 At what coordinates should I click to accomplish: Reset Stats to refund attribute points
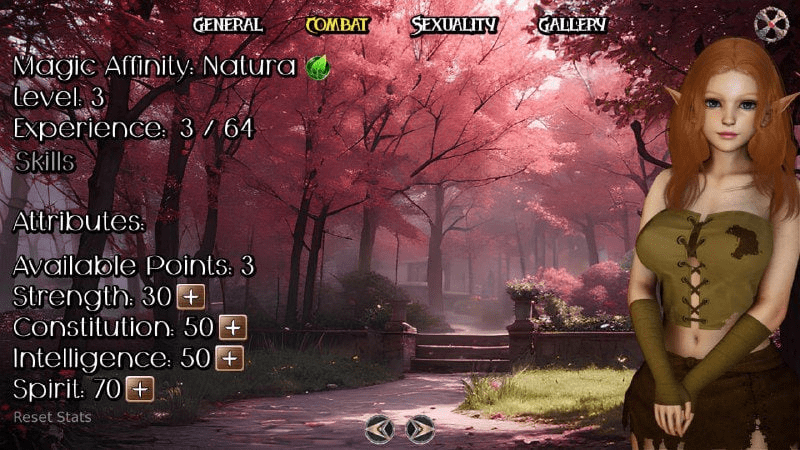[x=52, y=416]
